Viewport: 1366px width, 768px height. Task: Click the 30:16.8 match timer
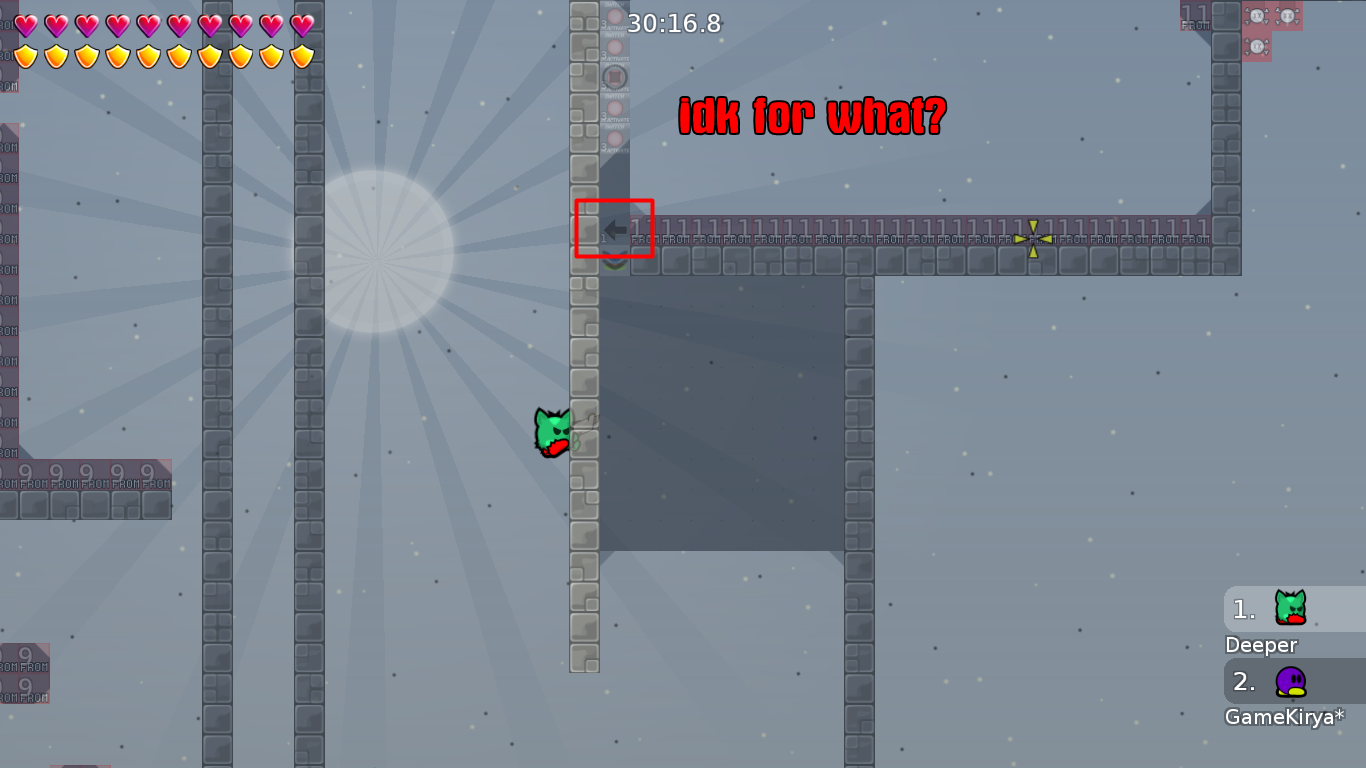[x=674, y=24]
